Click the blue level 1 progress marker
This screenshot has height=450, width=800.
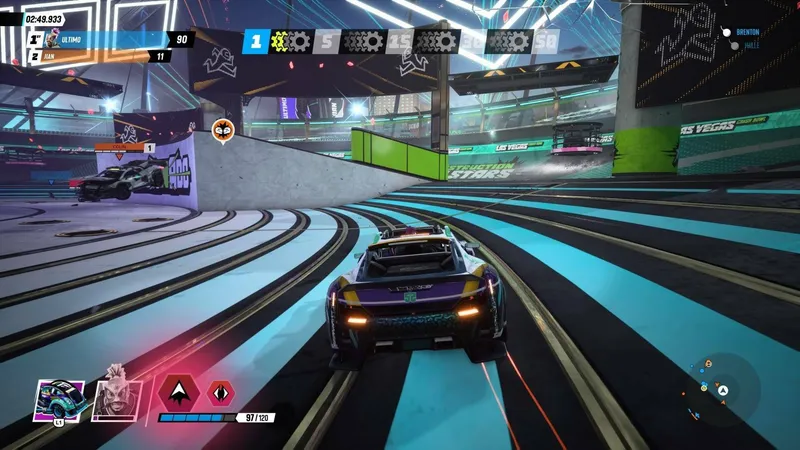click(256, 42)
